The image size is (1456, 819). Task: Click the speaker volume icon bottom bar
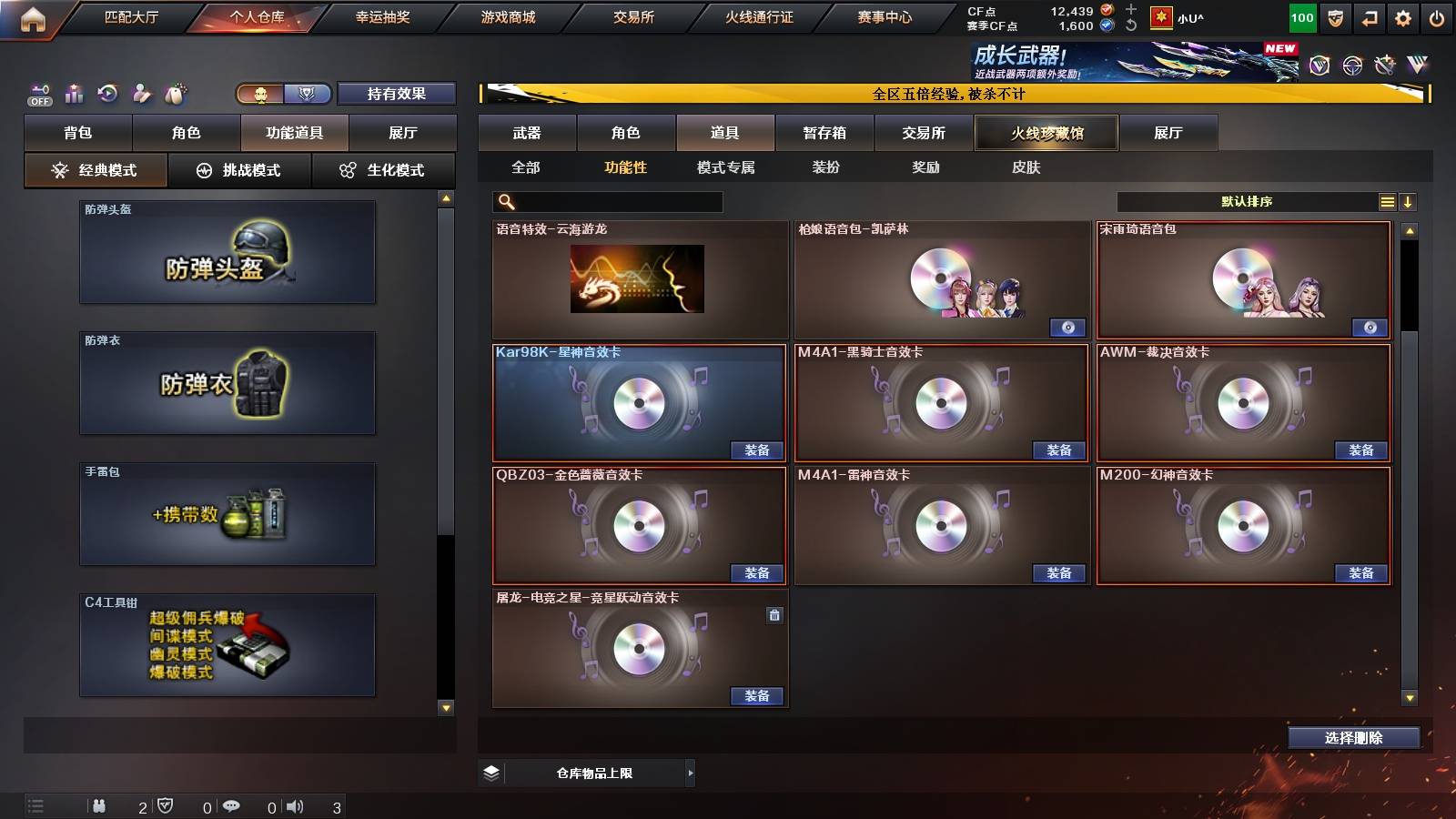tap(296, 805)
